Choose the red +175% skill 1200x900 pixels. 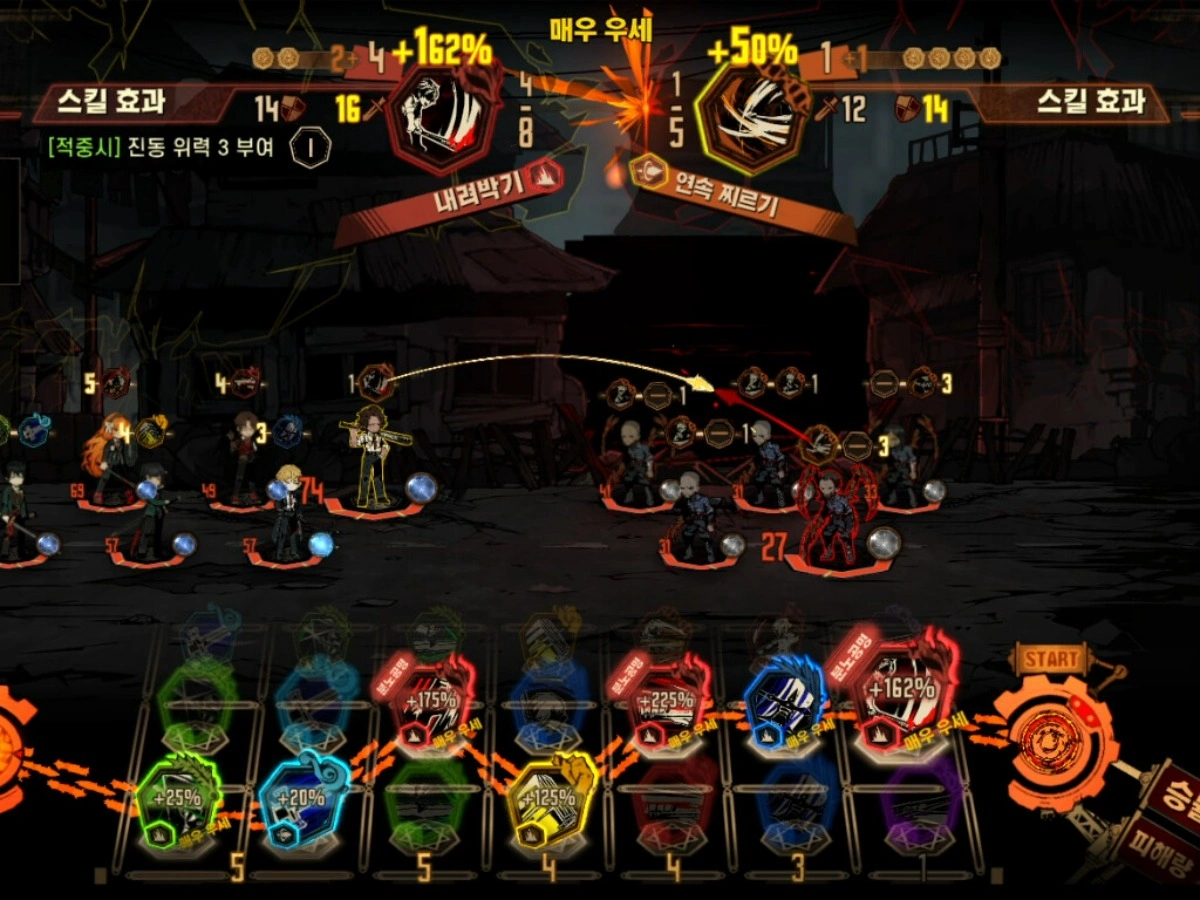tap(434, 696)
